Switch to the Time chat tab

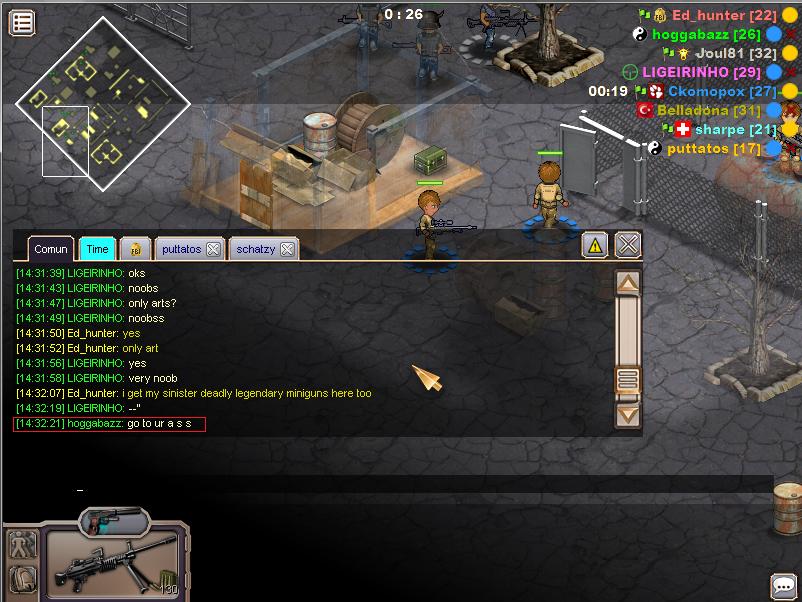97,249
